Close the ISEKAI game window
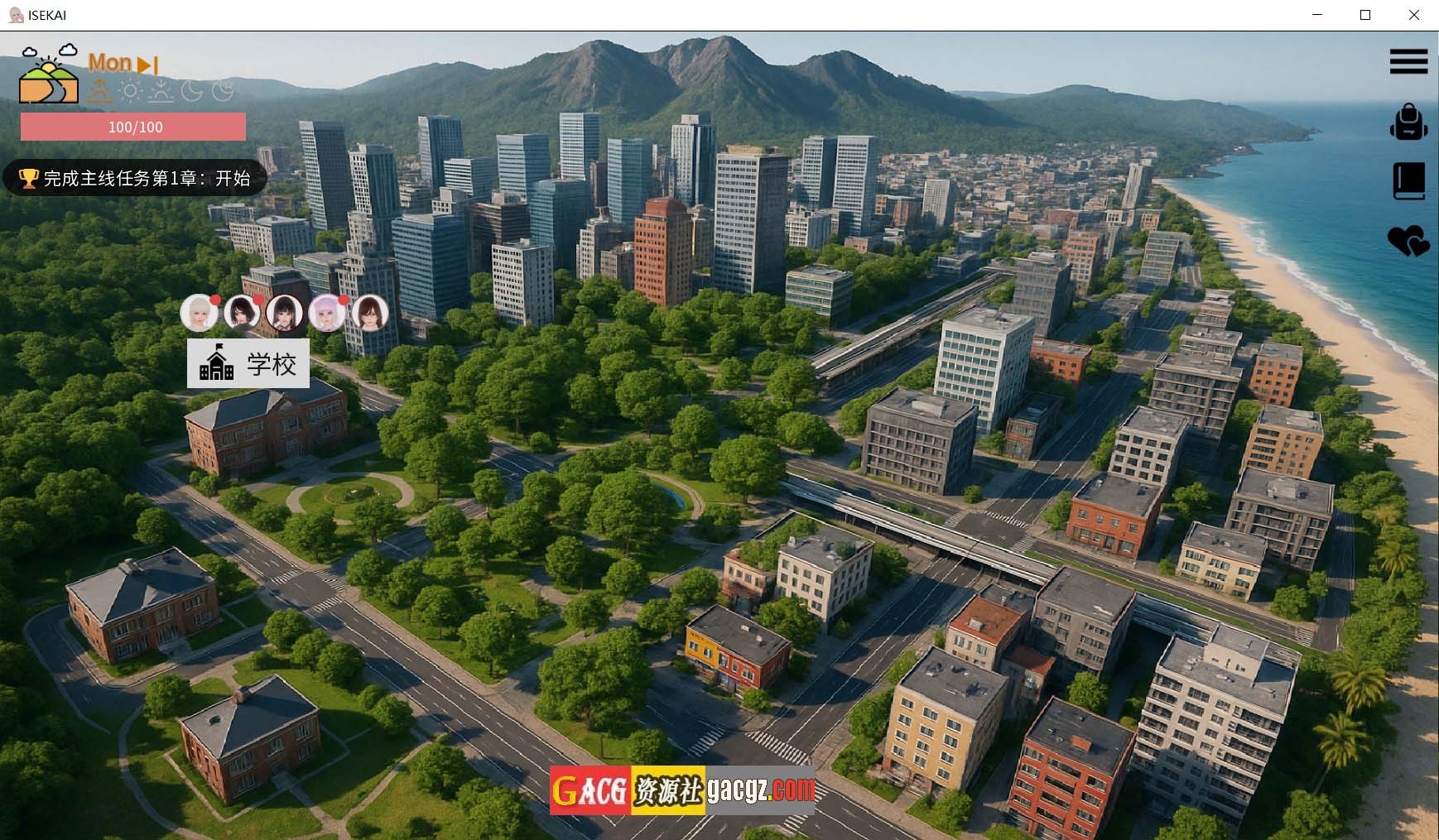 click(1414, 15)
